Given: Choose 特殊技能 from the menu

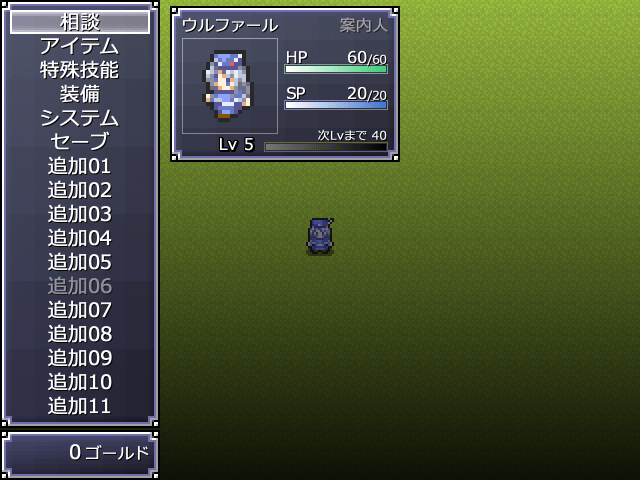Looking at the screenshot, I should (80, 70).
